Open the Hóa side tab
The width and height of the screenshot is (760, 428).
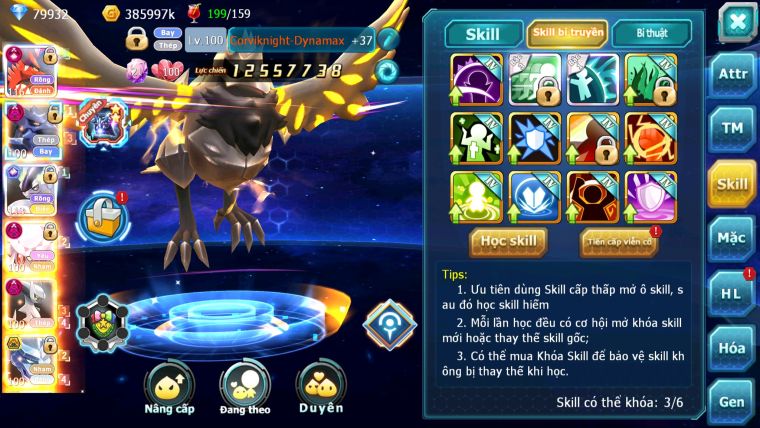click(x=732, y=348)
